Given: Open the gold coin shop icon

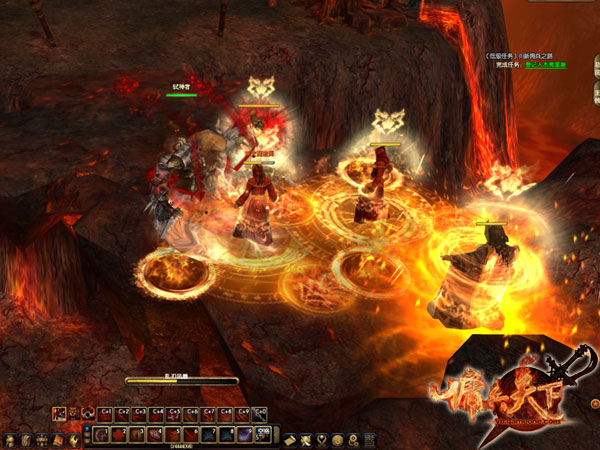Looking at the screenshot, I should tap(338, 439).
